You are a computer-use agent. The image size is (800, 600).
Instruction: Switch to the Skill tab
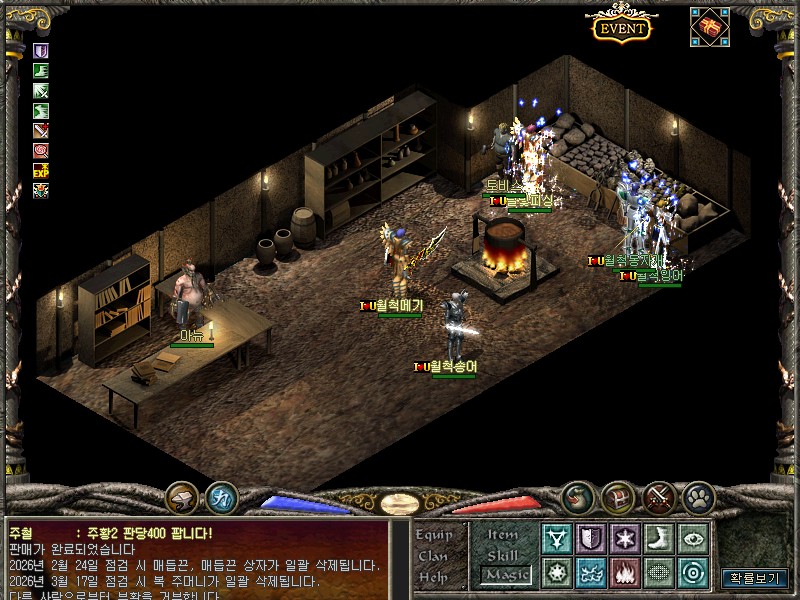point(503,554)
